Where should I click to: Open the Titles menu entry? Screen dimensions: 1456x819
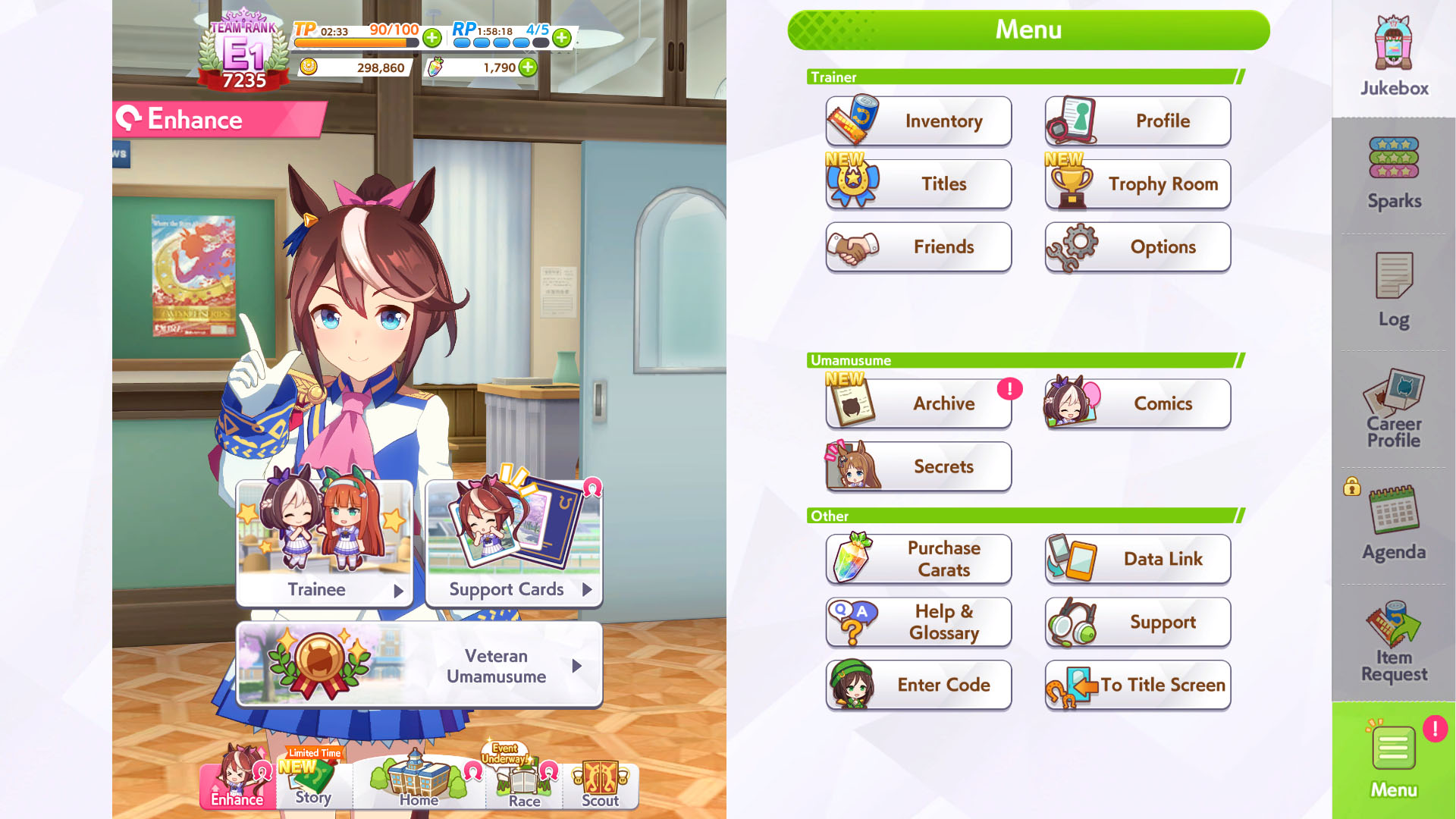point(918,184)
